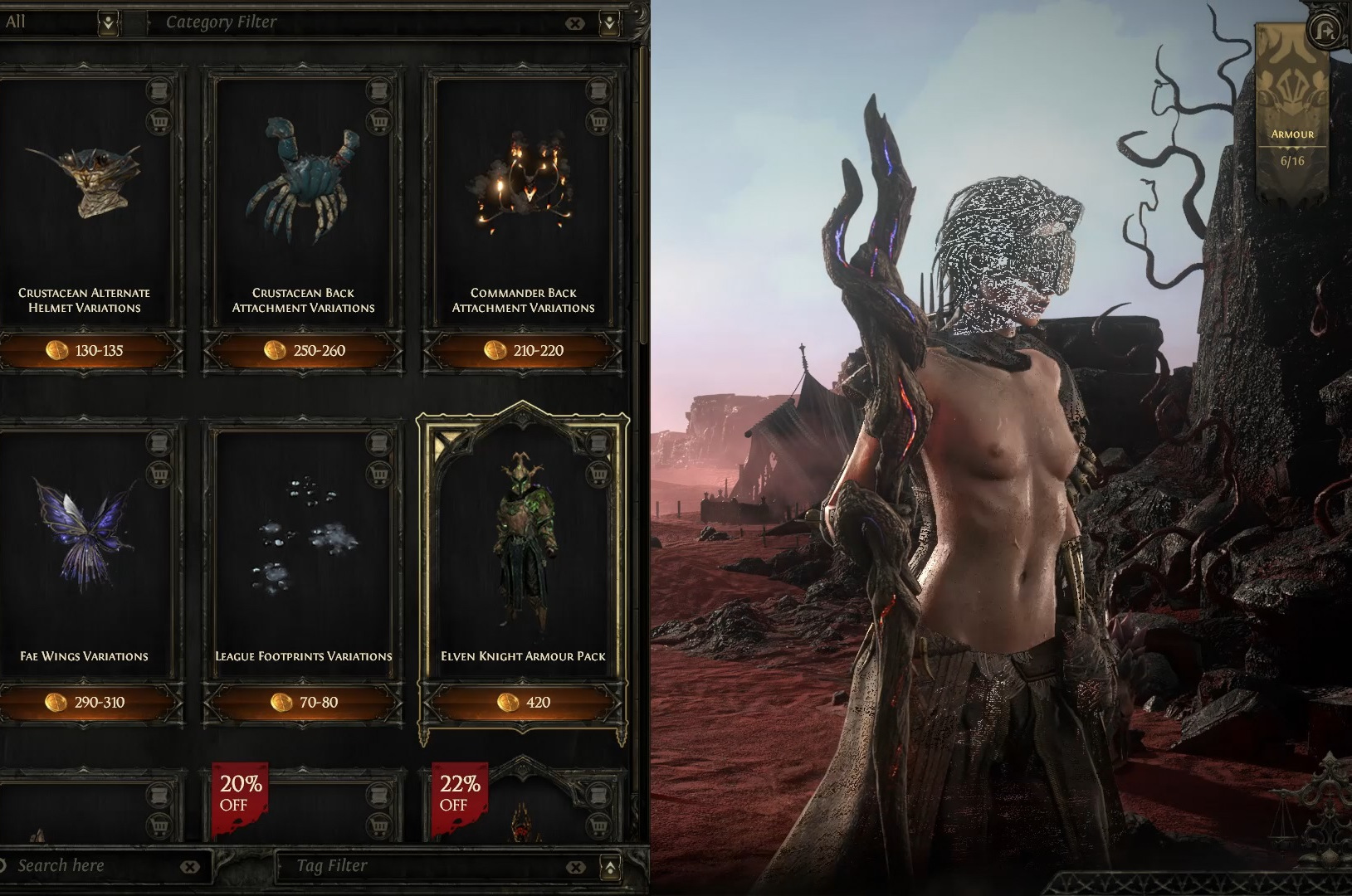Click the Tag Filter field
This screenshot has width=1352, height=896.
[x=423, y=866]
